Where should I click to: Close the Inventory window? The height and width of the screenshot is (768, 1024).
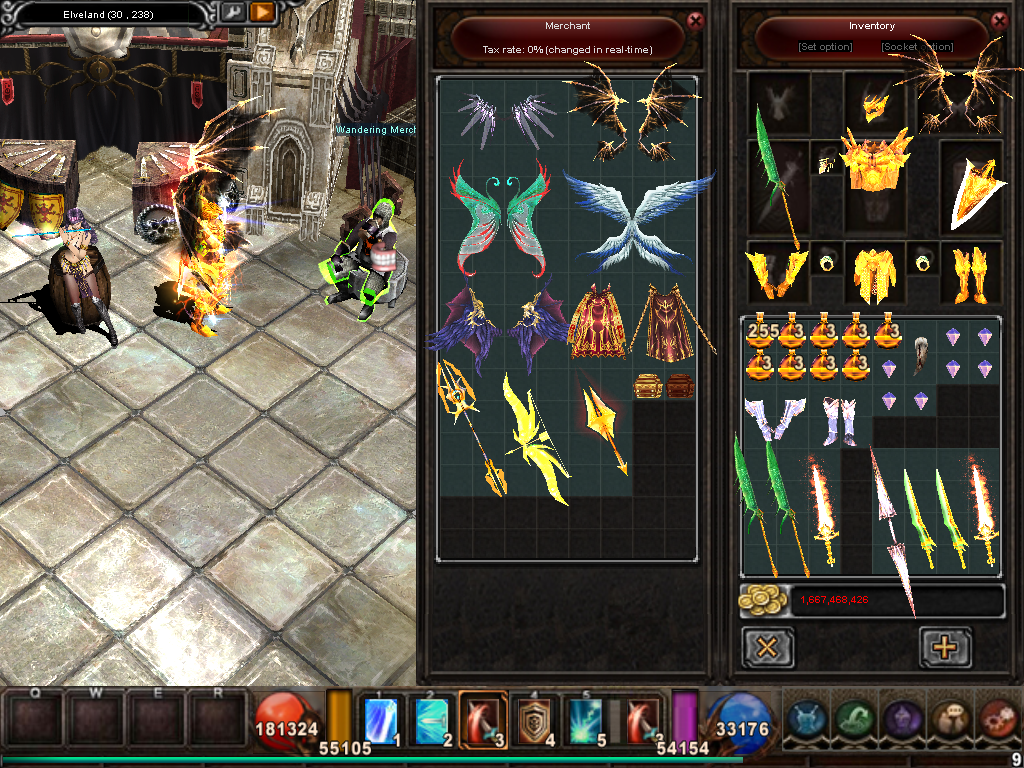click(999, 20)
